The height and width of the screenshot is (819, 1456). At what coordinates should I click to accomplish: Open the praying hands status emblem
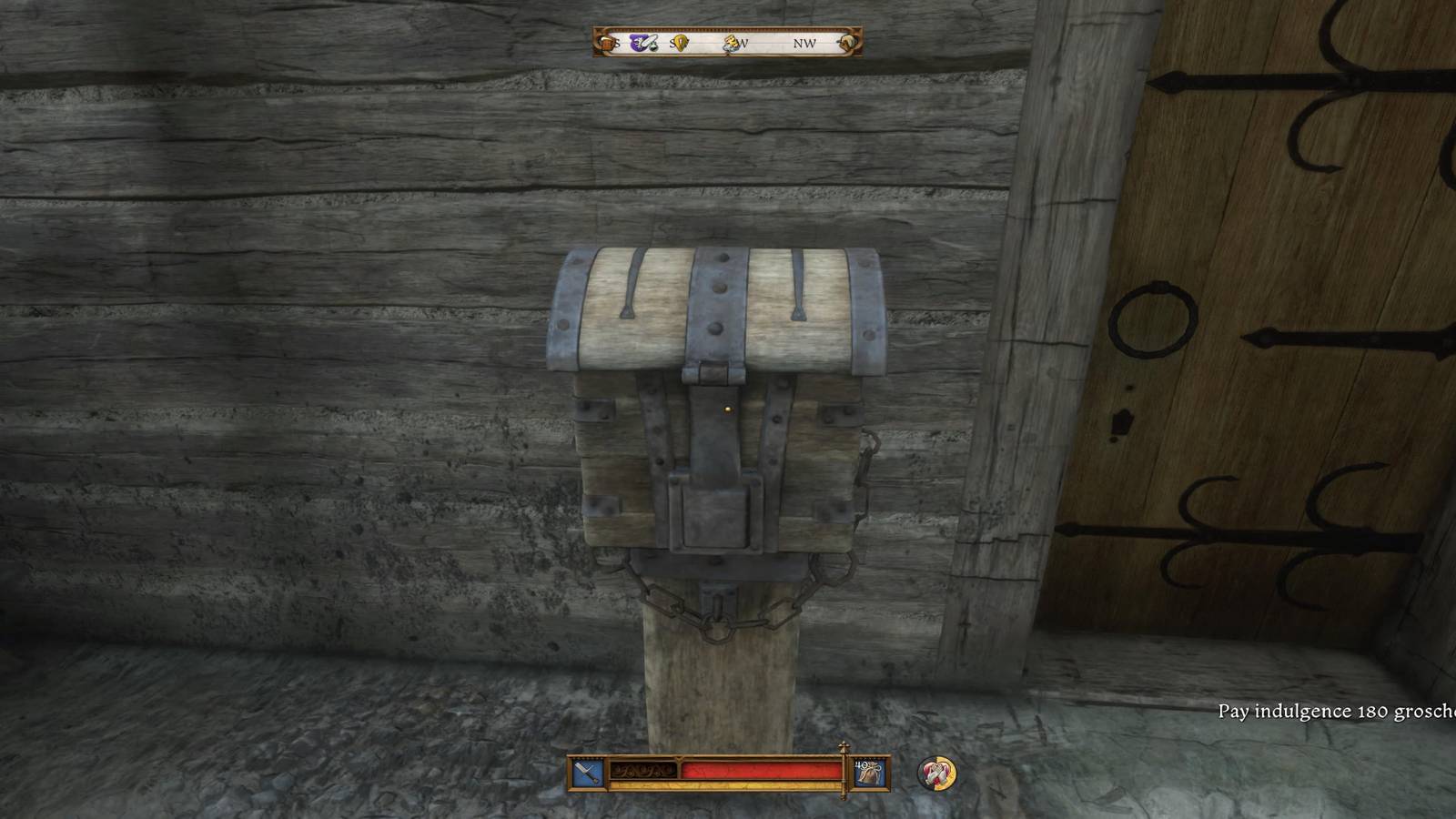[937, 773]
